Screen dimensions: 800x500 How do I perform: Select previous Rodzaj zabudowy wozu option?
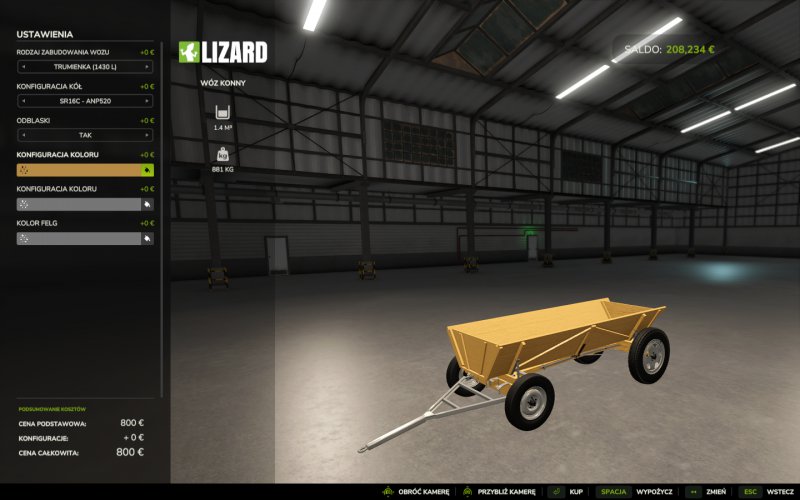22,67
